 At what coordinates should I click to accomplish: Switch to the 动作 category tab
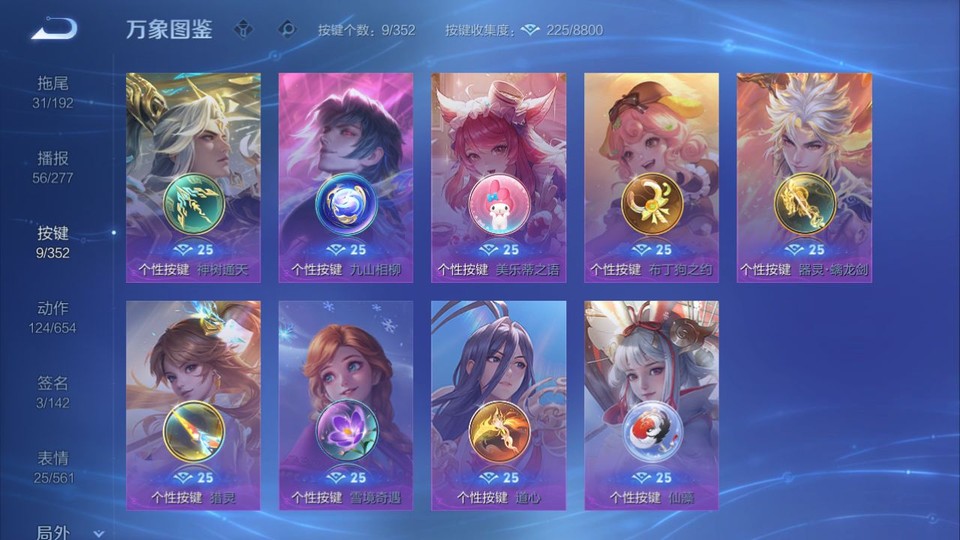pos(53,317)
